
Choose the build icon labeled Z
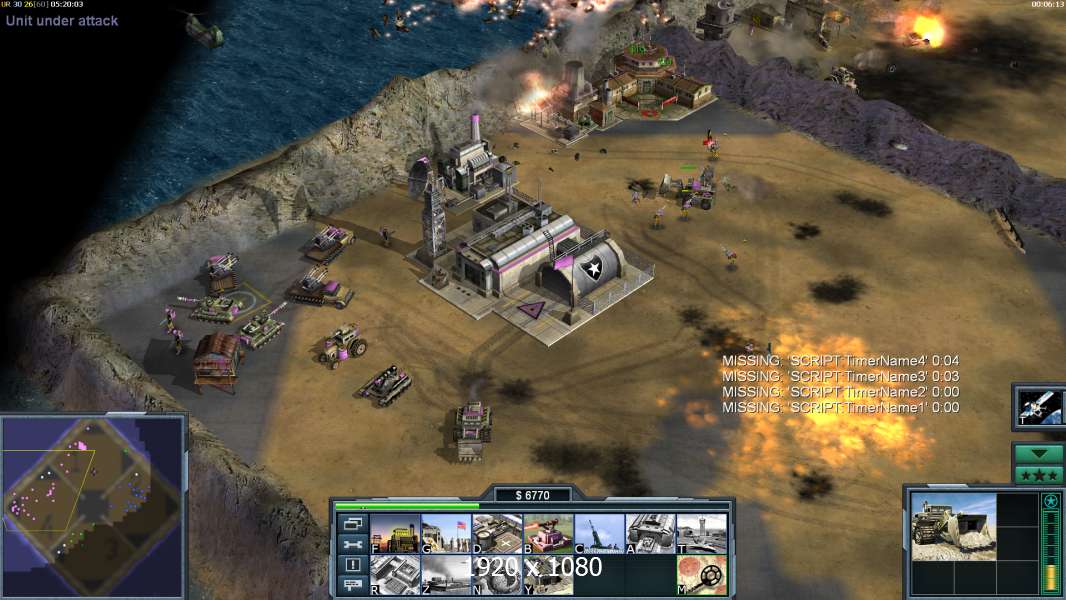[x=446, y=575]
